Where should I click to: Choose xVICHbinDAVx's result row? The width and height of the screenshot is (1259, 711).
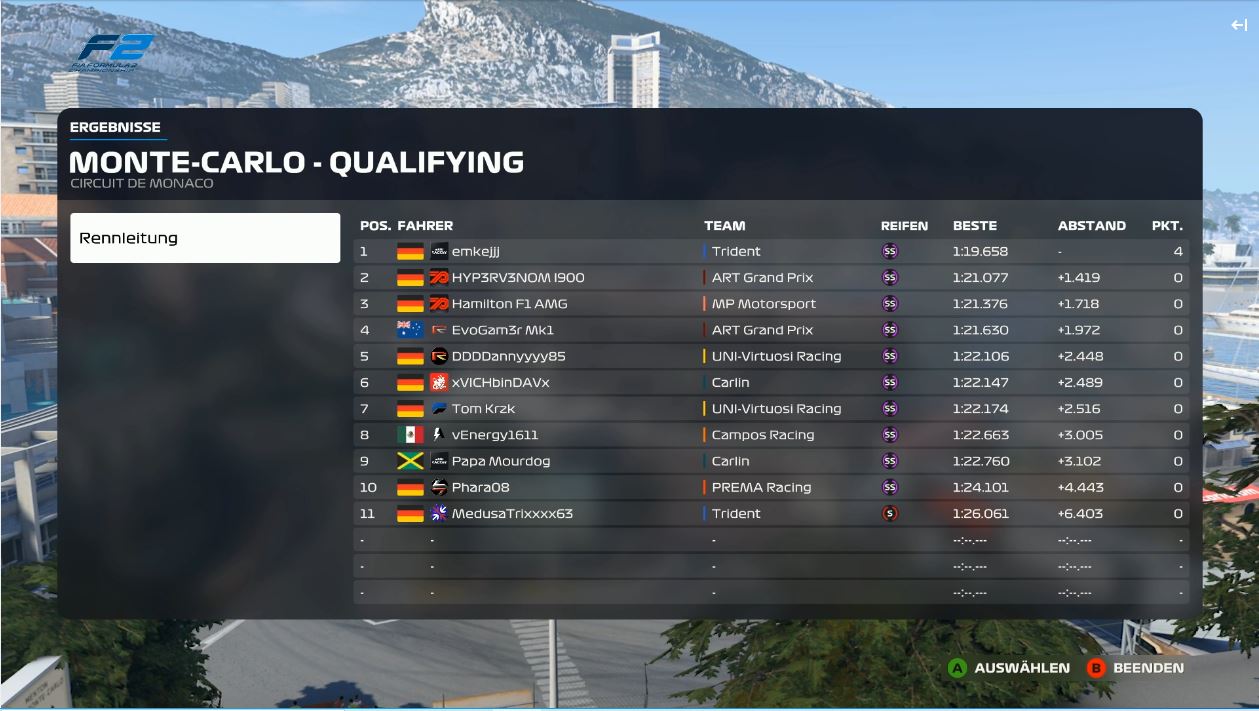(770, 383)
